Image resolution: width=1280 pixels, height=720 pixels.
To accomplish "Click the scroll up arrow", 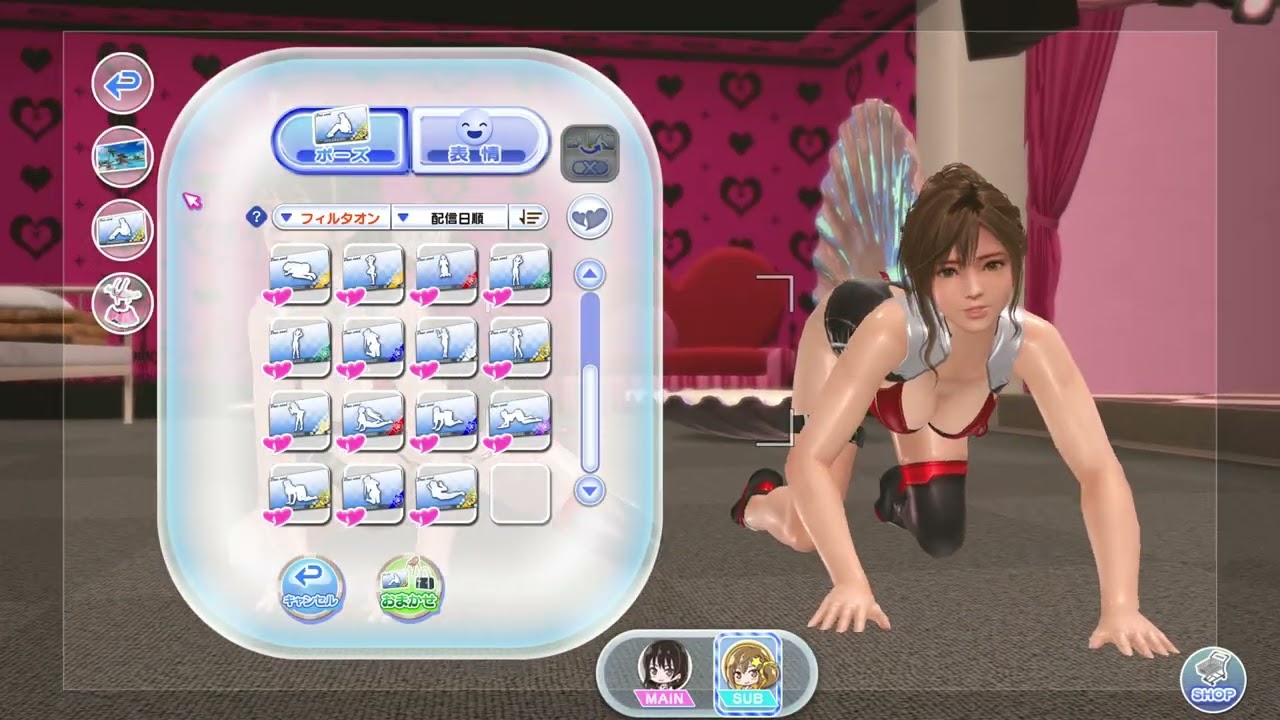I will coord(590,274).
